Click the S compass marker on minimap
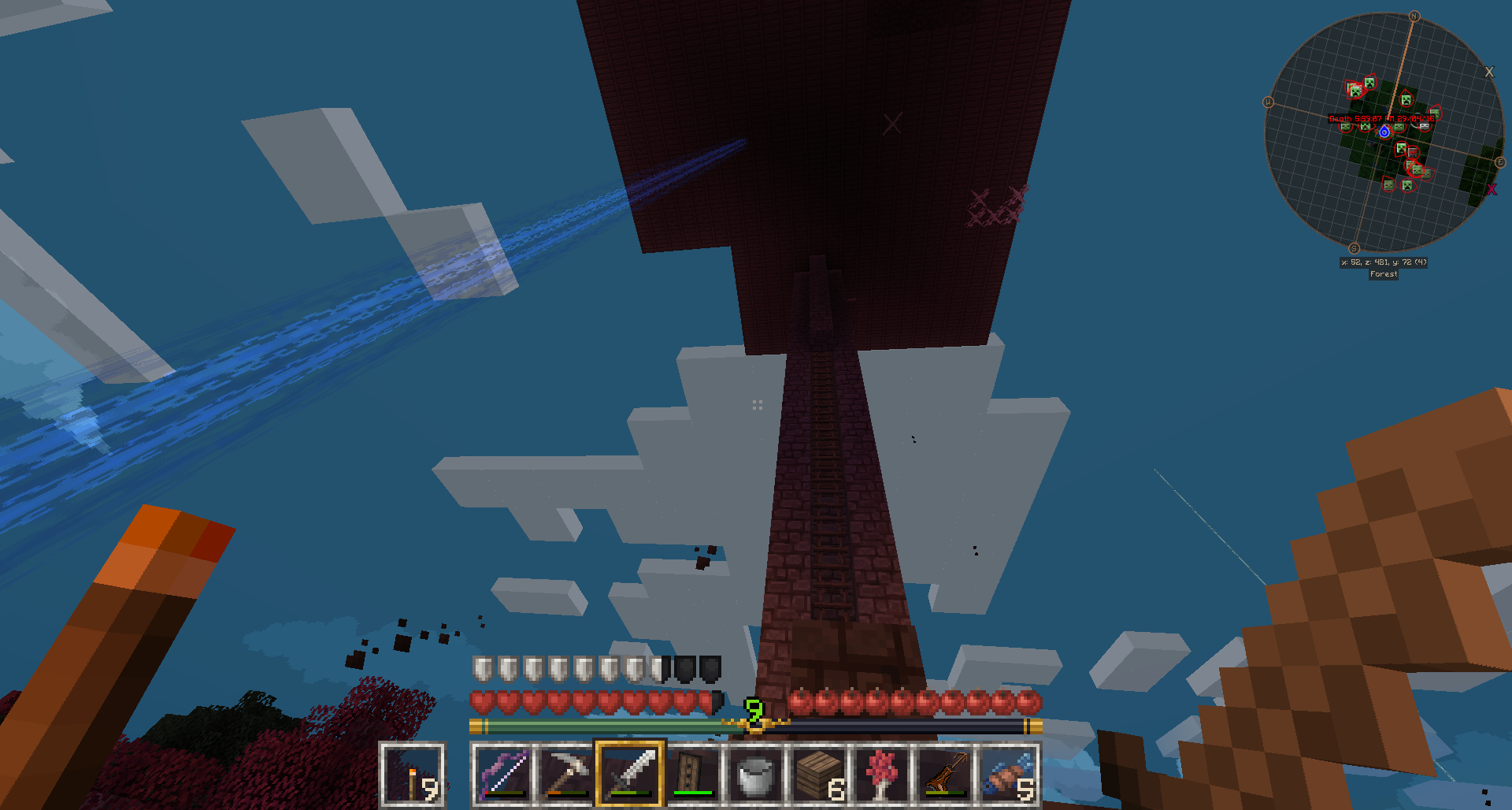This screenshot has width=1512, height=810. point(1354,249)
